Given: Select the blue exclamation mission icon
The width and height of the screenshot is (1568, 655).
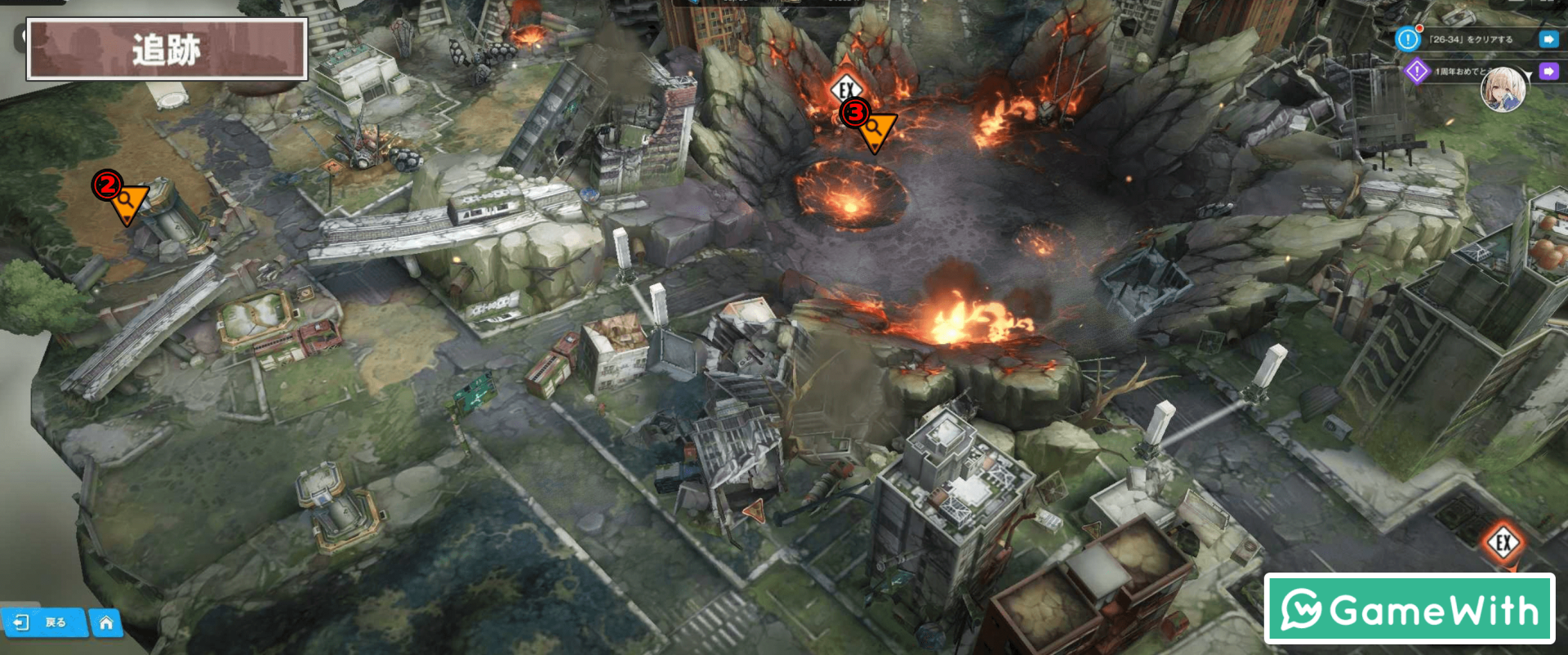Looking at the screenshot, I should (1408, 39).
